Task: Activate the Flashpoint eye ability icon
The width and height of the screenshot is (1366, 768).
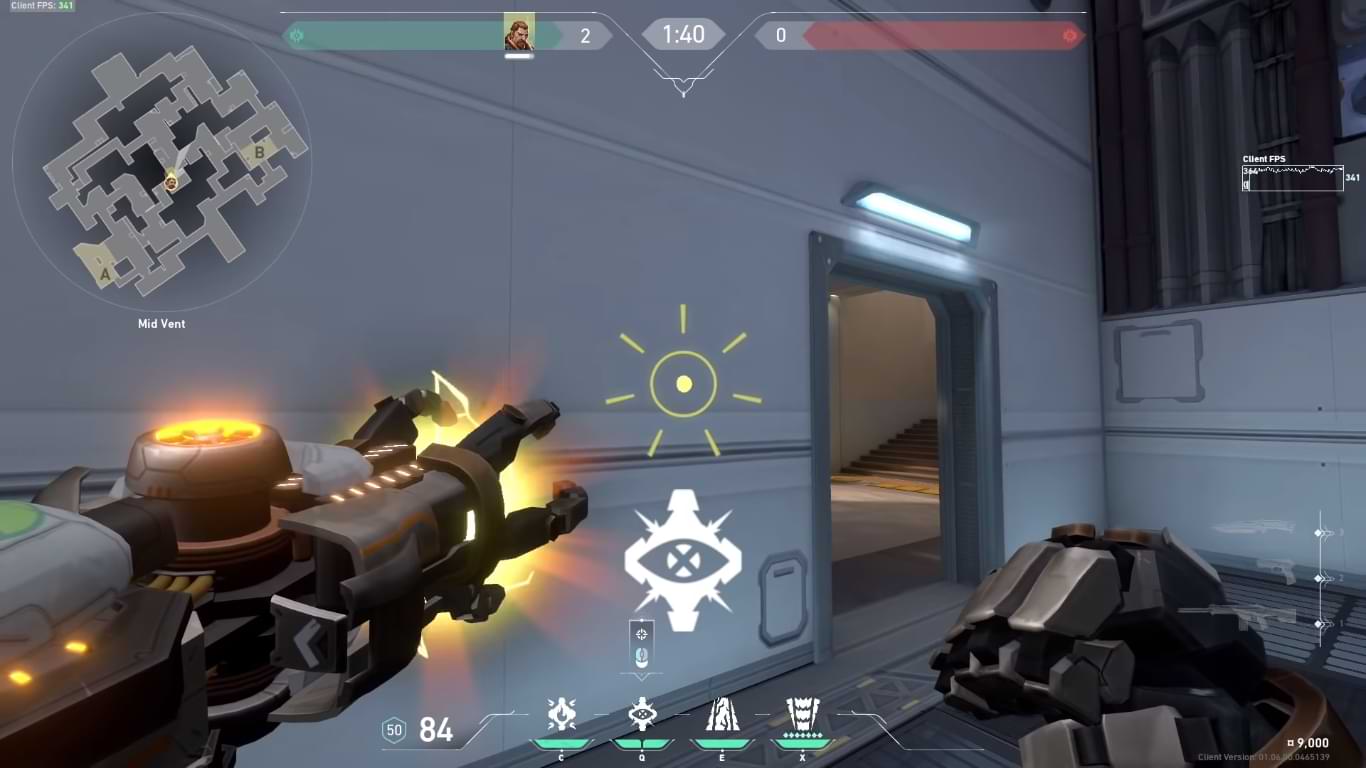Action: pyautogui.click(x=641, y=714)
